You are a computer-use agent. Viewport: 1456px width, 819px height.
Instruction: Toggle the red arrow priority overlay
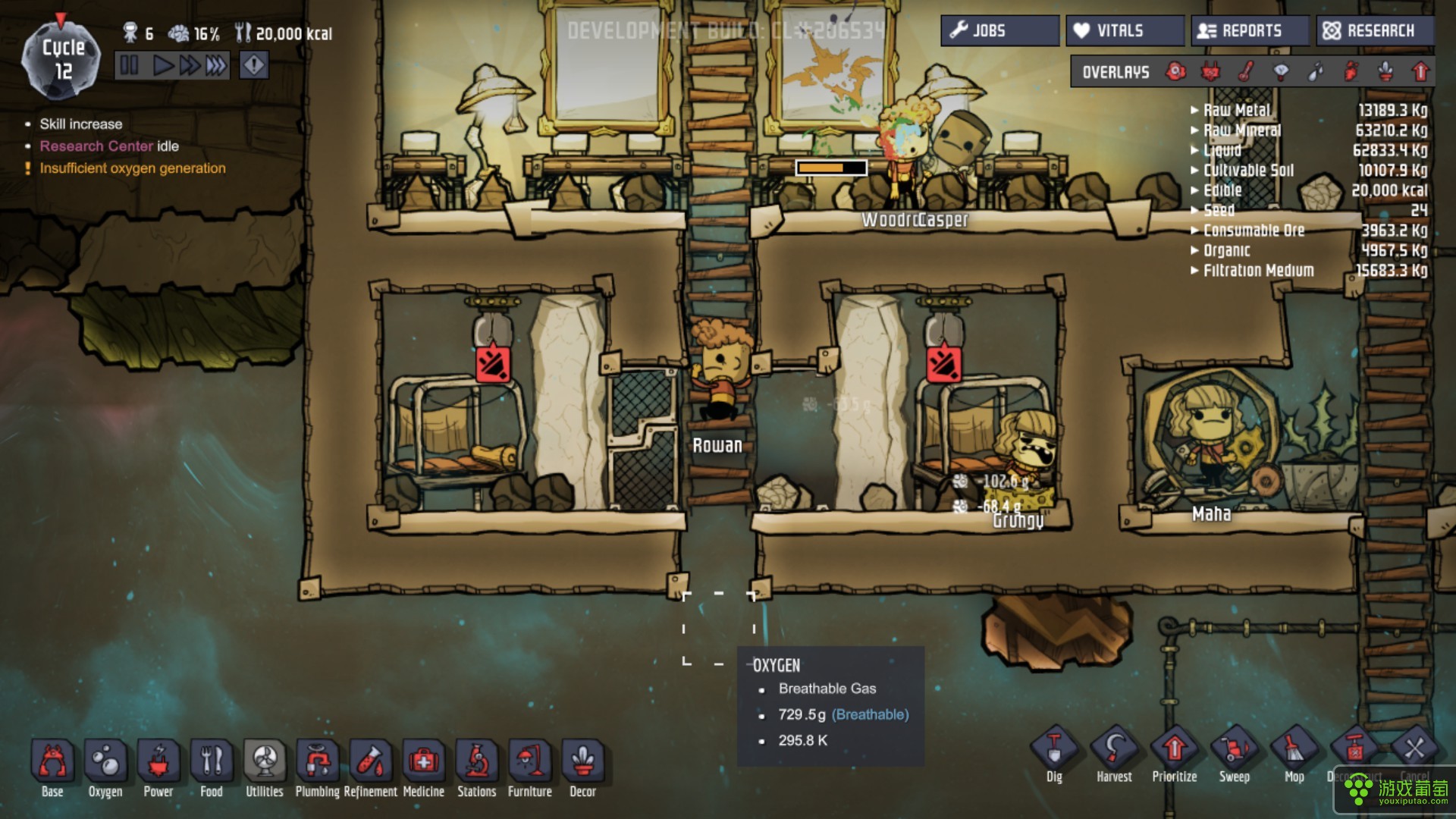click(1420, 72)
